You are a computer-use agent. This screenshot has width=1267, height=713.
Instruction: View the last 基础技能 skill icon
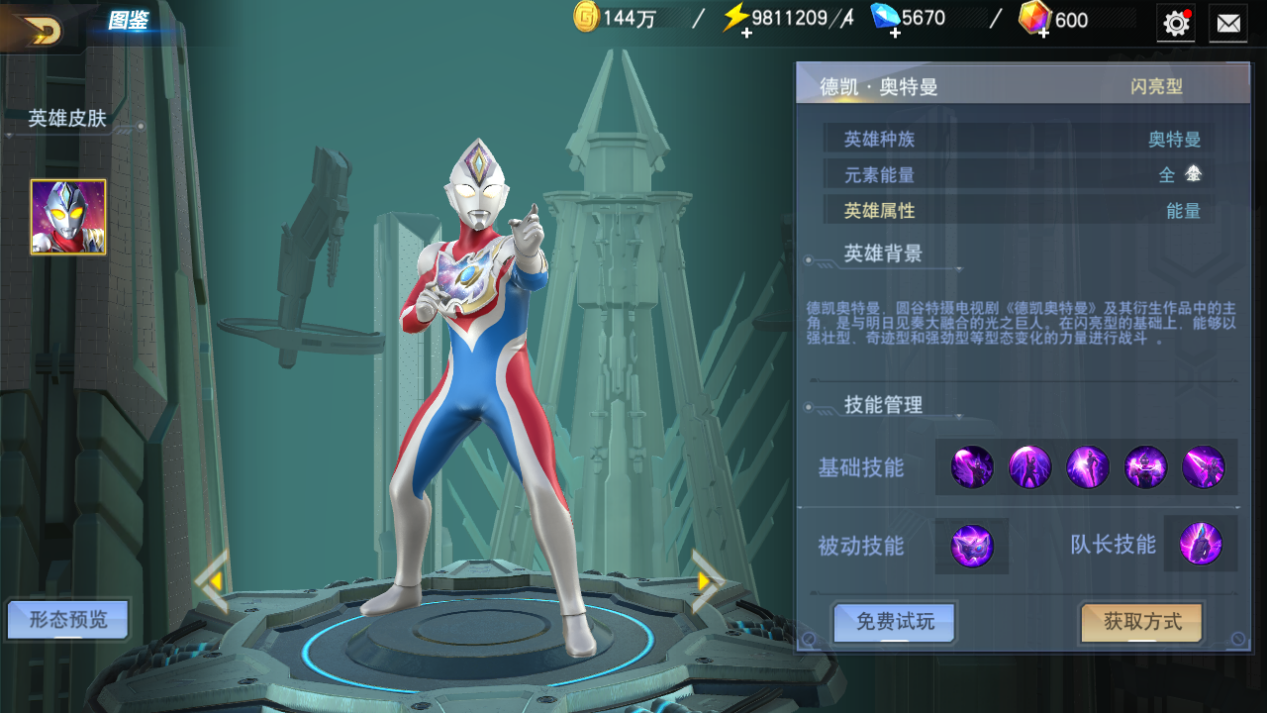point(1203,467)
